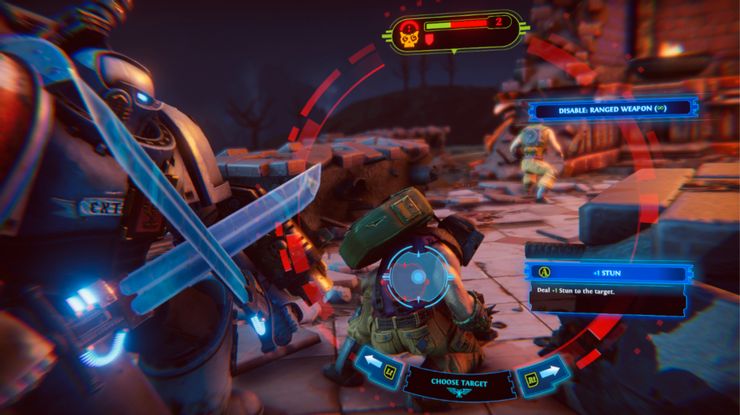Choose the Disable: Ranged Weapon option
This screenshot has width=740, height=415.
[x=611, y=108]
